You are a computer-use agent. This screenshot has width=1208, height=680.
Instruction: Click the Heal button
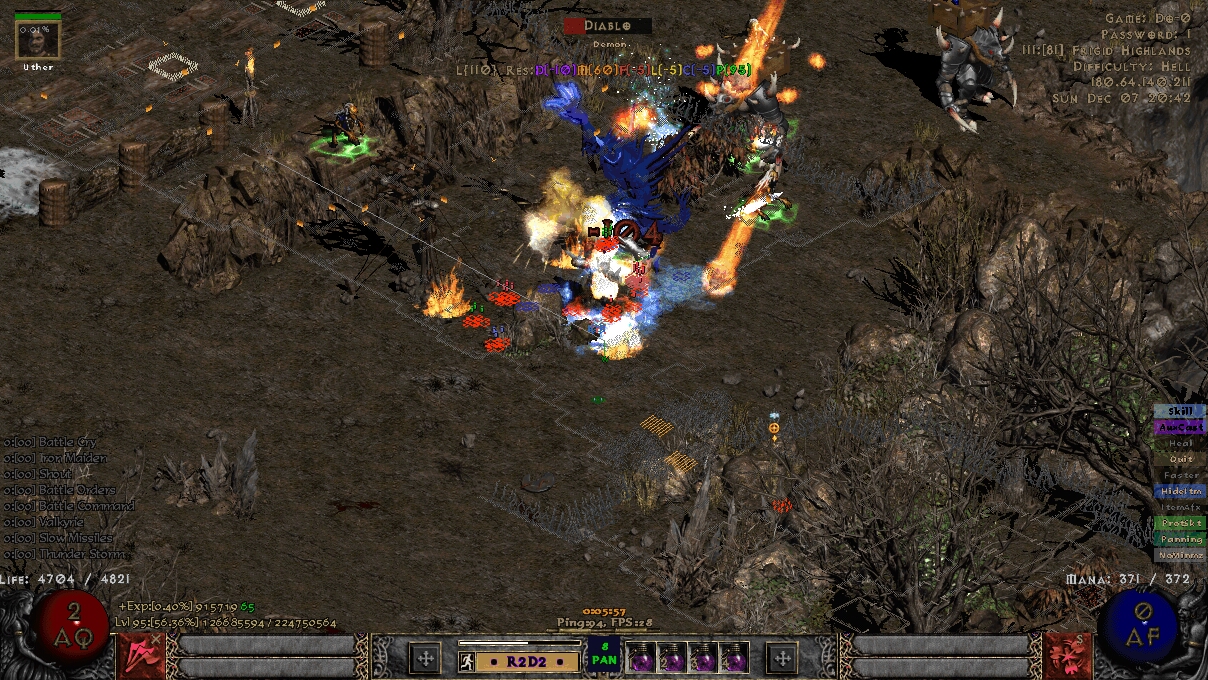point(1180,443)
